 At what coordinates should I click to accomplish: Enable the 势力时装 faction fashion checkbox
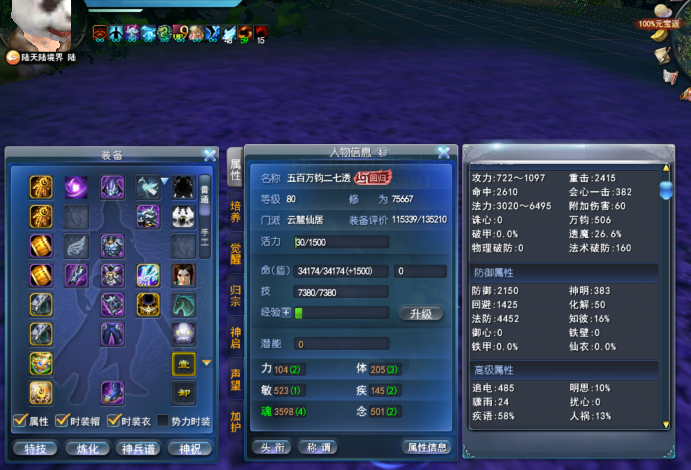coord(164,421)
